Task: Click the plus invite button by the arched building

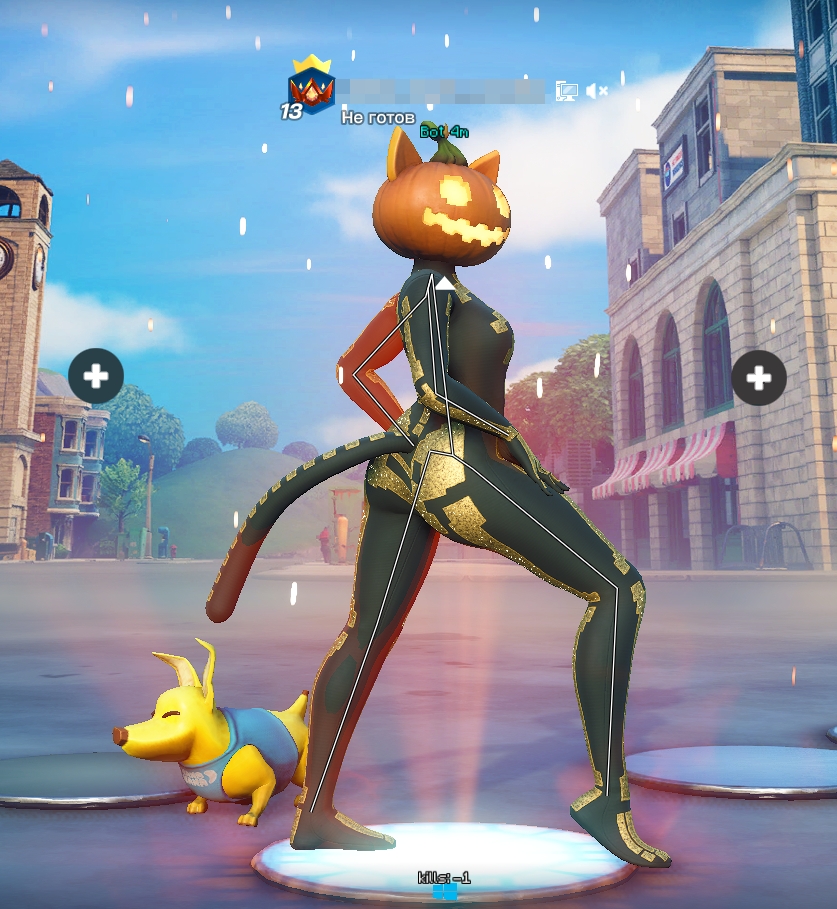Action: coord(759,378)
